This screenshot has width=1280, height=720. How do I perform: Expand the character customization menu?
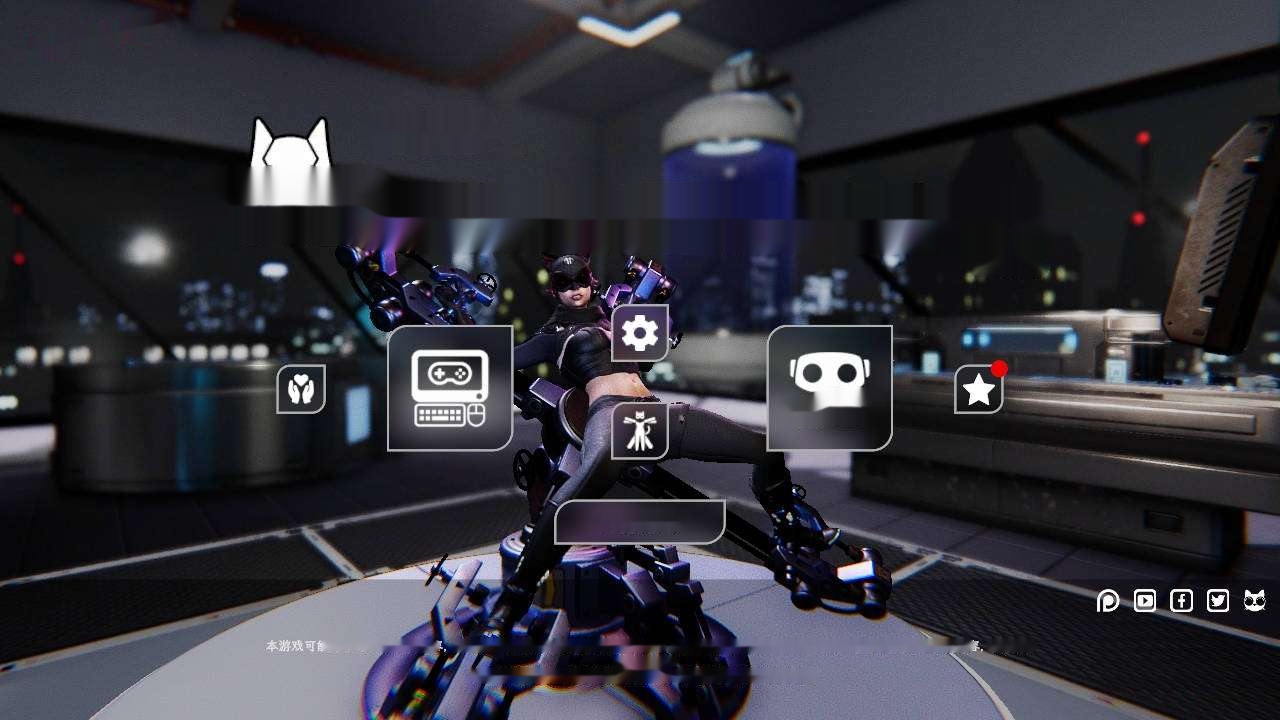(639, 432)
